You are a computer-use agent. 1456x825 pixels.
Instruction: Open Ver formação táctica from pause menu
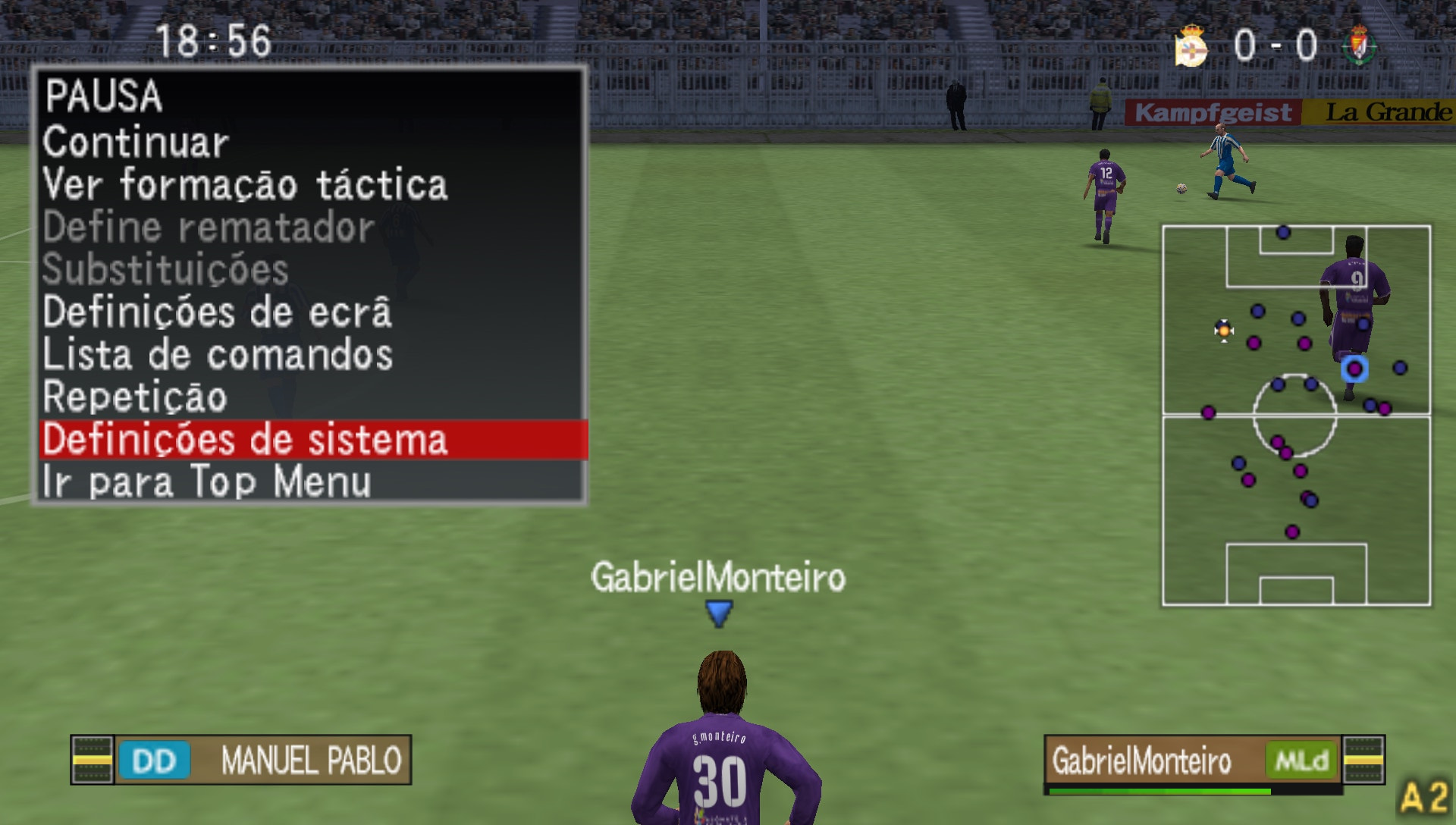click(x=244, y=184)
